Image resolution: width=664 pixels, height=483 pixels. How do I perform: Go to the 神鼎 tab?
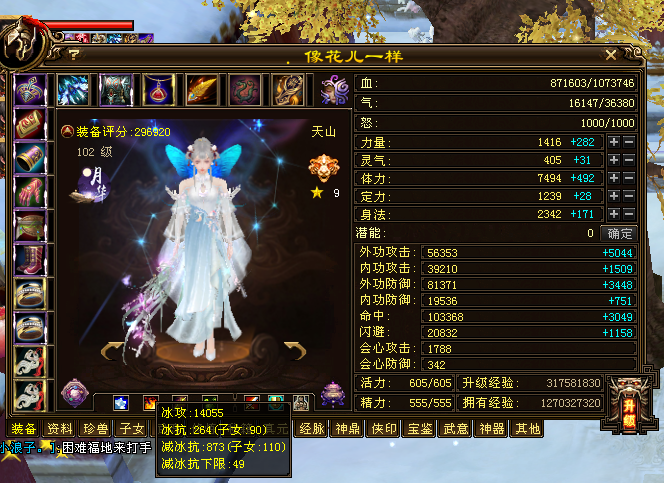click(348, 429)
